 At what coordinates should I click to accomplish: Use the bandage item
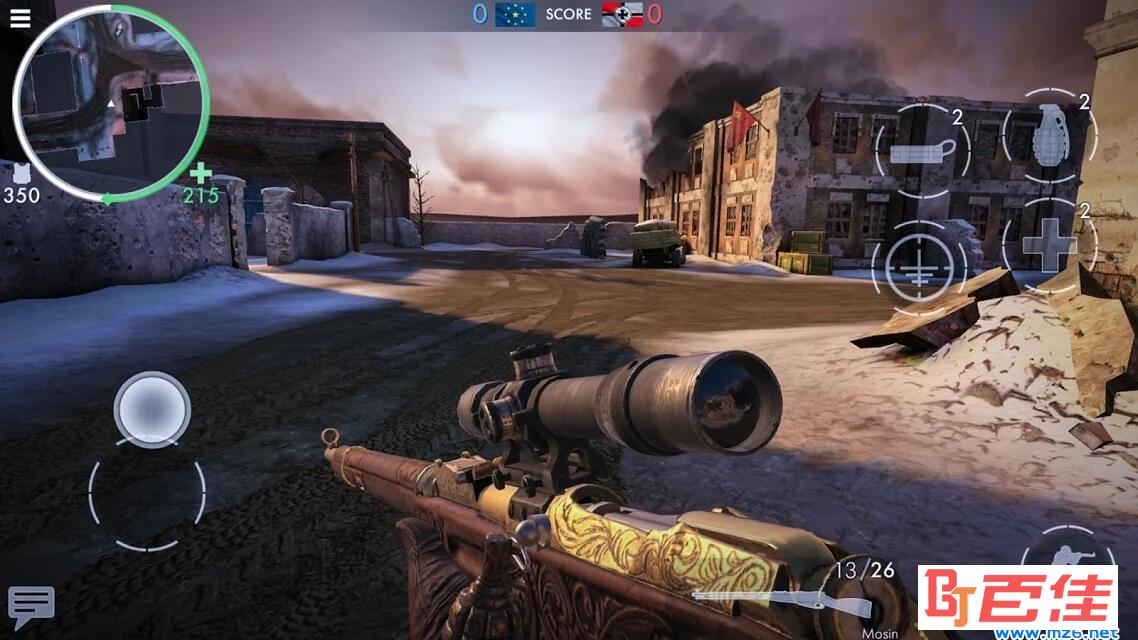pos(923,152)
